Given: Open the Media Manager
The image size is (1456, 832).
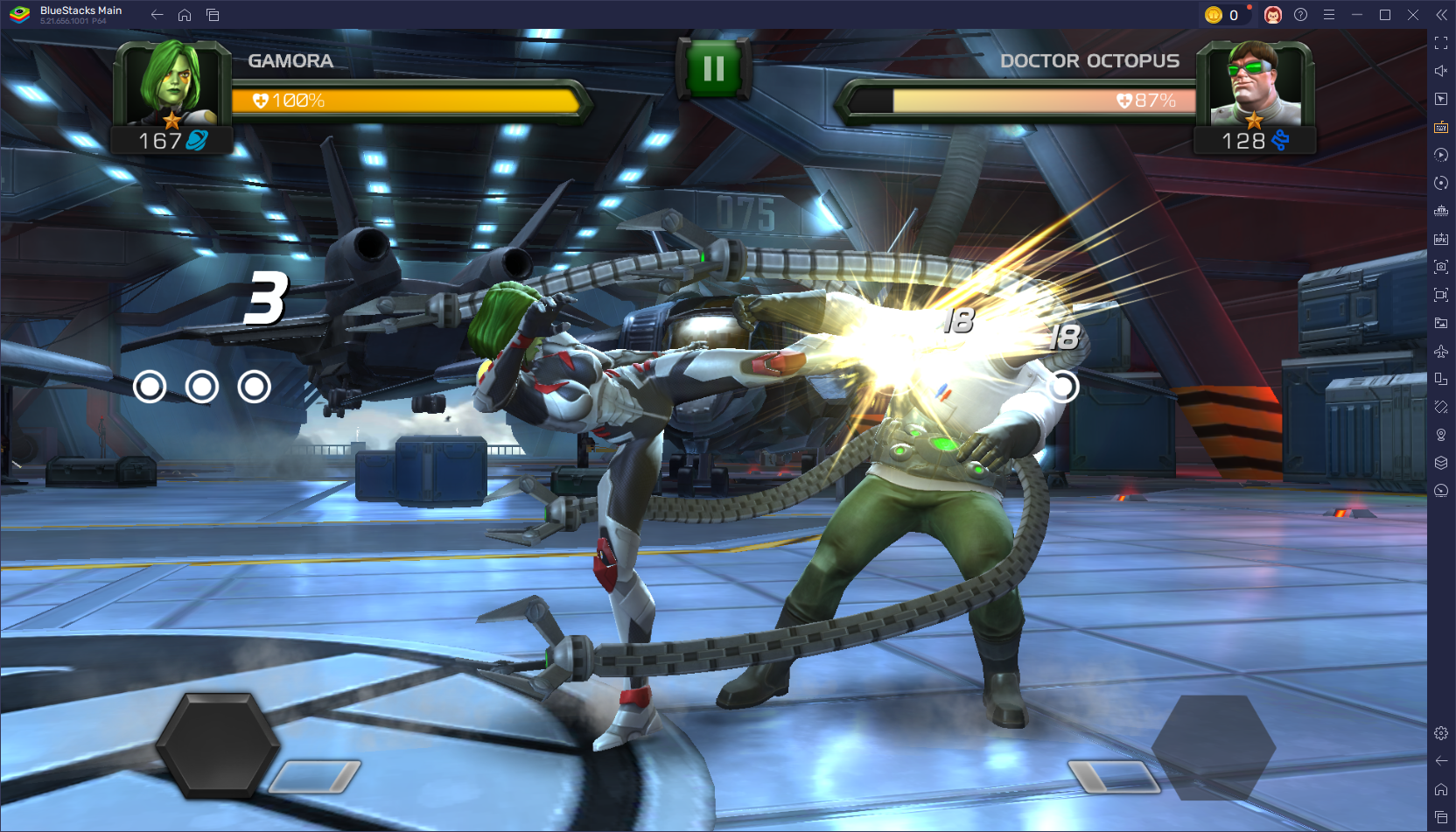Looking at the screenshot, I should (1441, 323).
